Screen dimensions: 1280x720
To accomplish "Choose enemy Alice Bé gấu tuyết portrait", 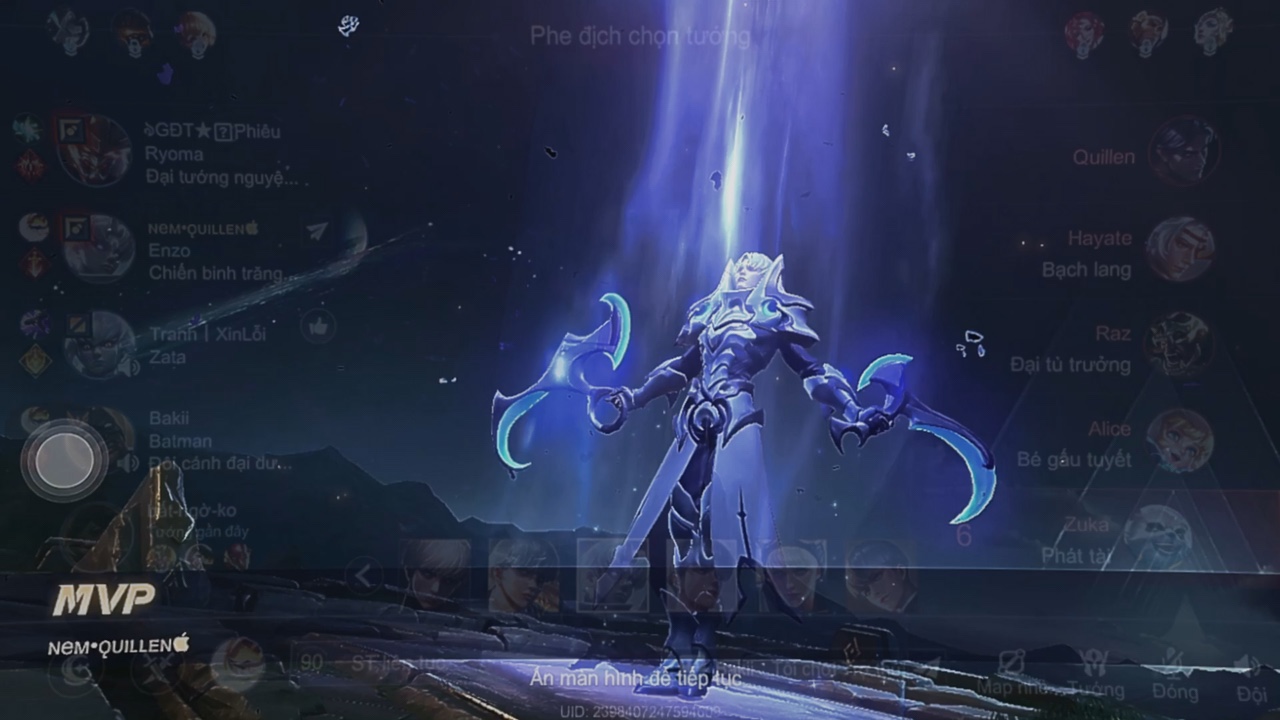I will click(x=1180, y=441).
